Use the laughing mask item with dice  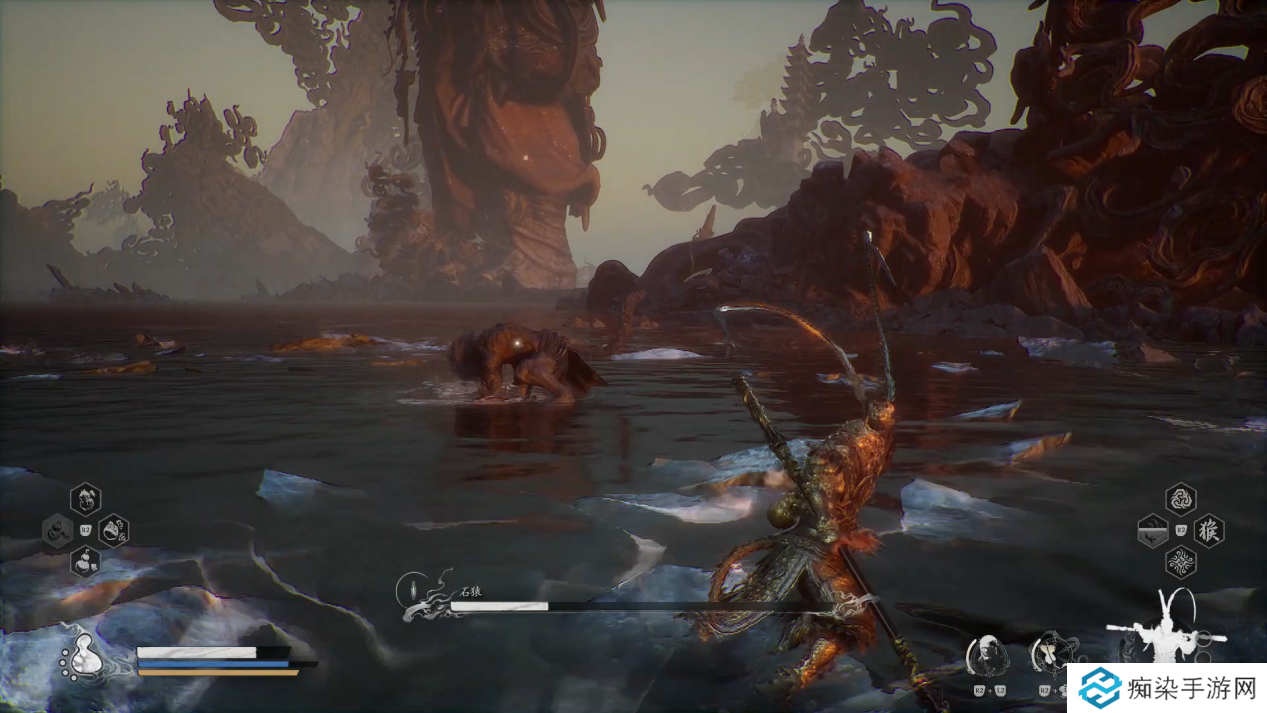click(114, 530)
